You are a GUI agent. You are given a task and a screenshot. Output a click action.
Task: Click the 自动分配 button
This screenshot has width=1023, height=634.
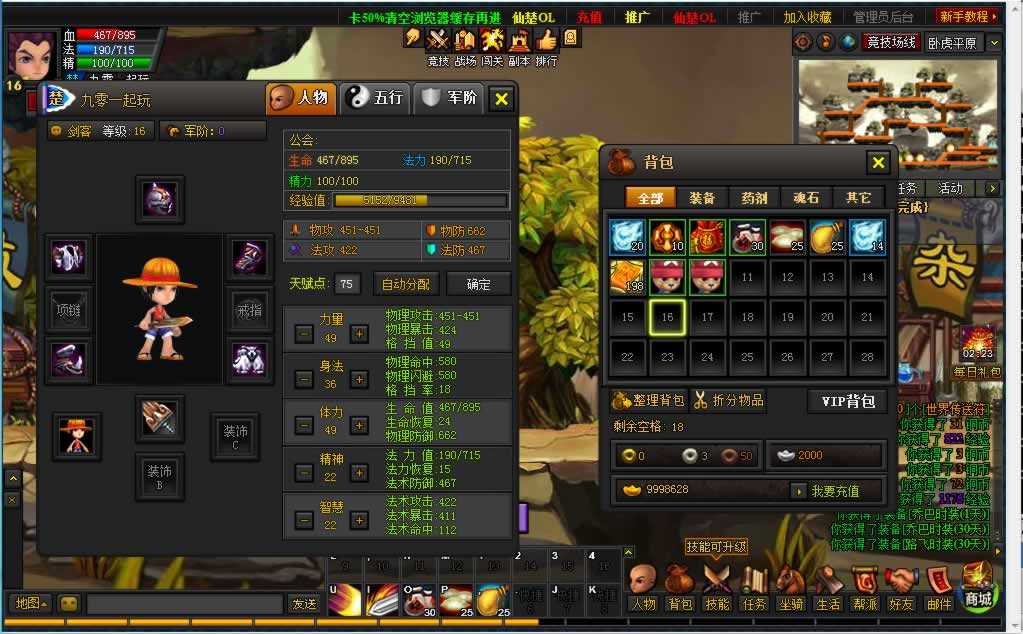click(x=406, y=284)
